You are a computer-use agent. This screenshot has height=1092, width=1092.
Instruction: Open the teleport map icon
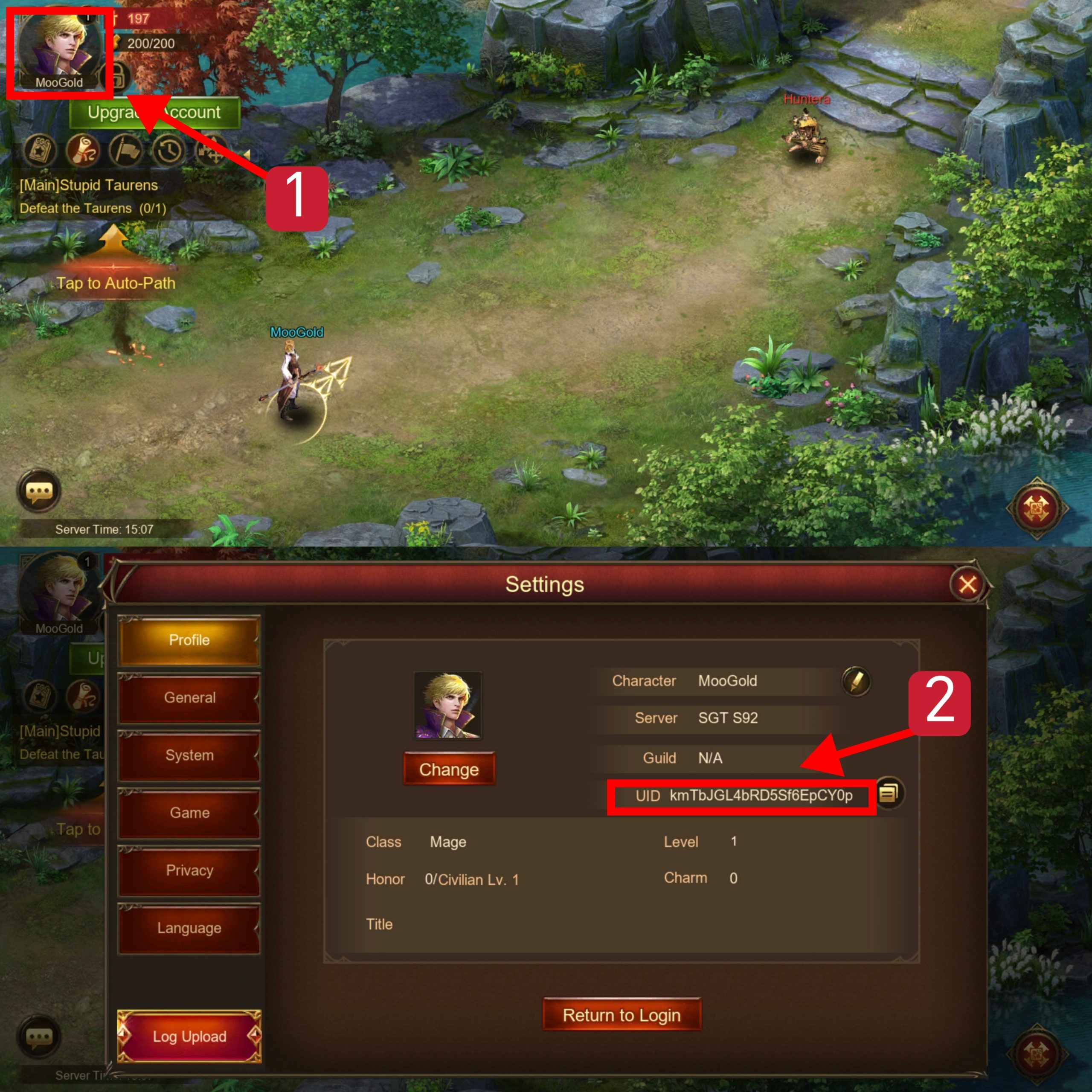click(x=210, y=151)
